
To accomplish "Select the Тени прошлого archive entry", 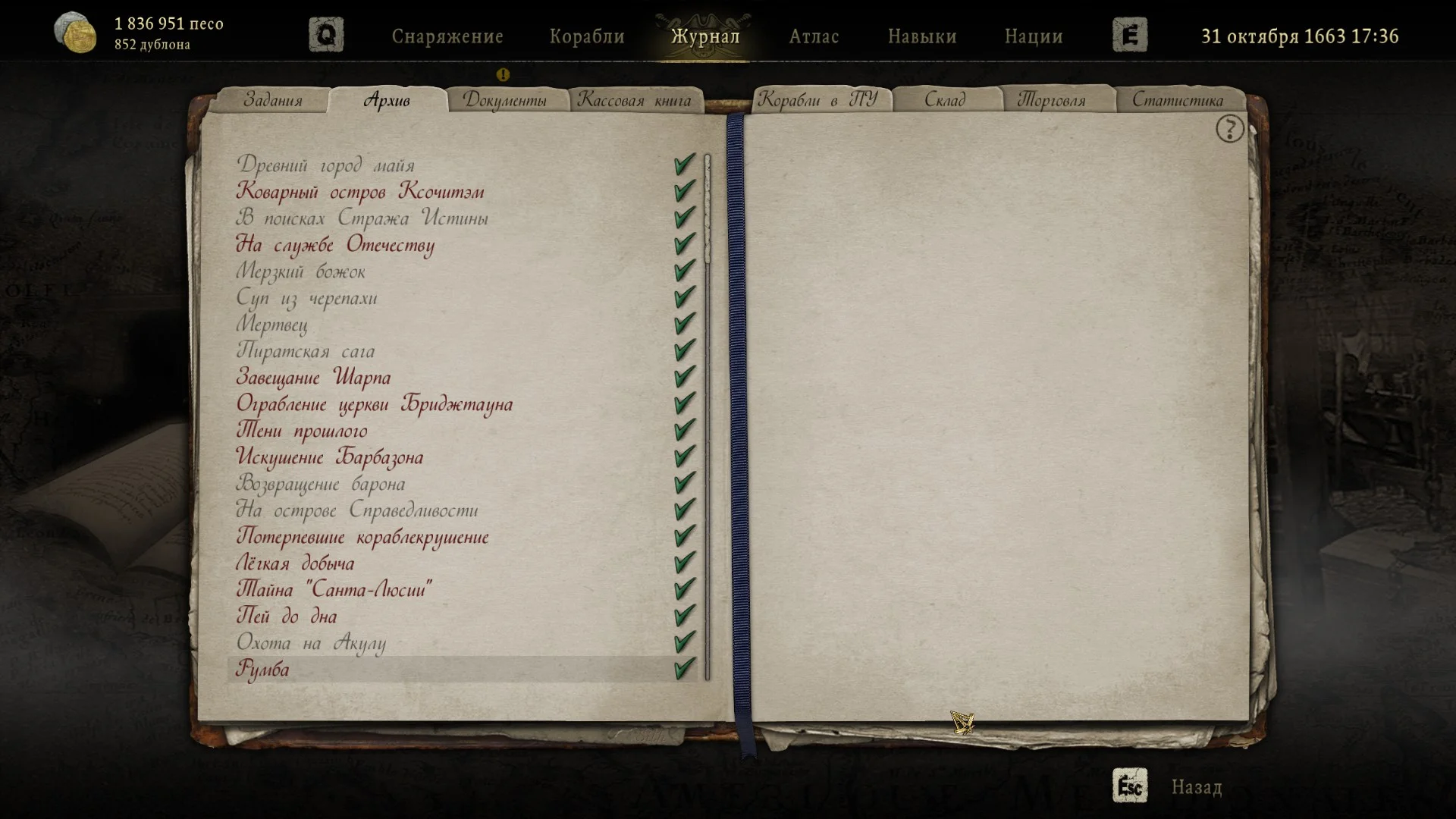I will coord(302,431).
